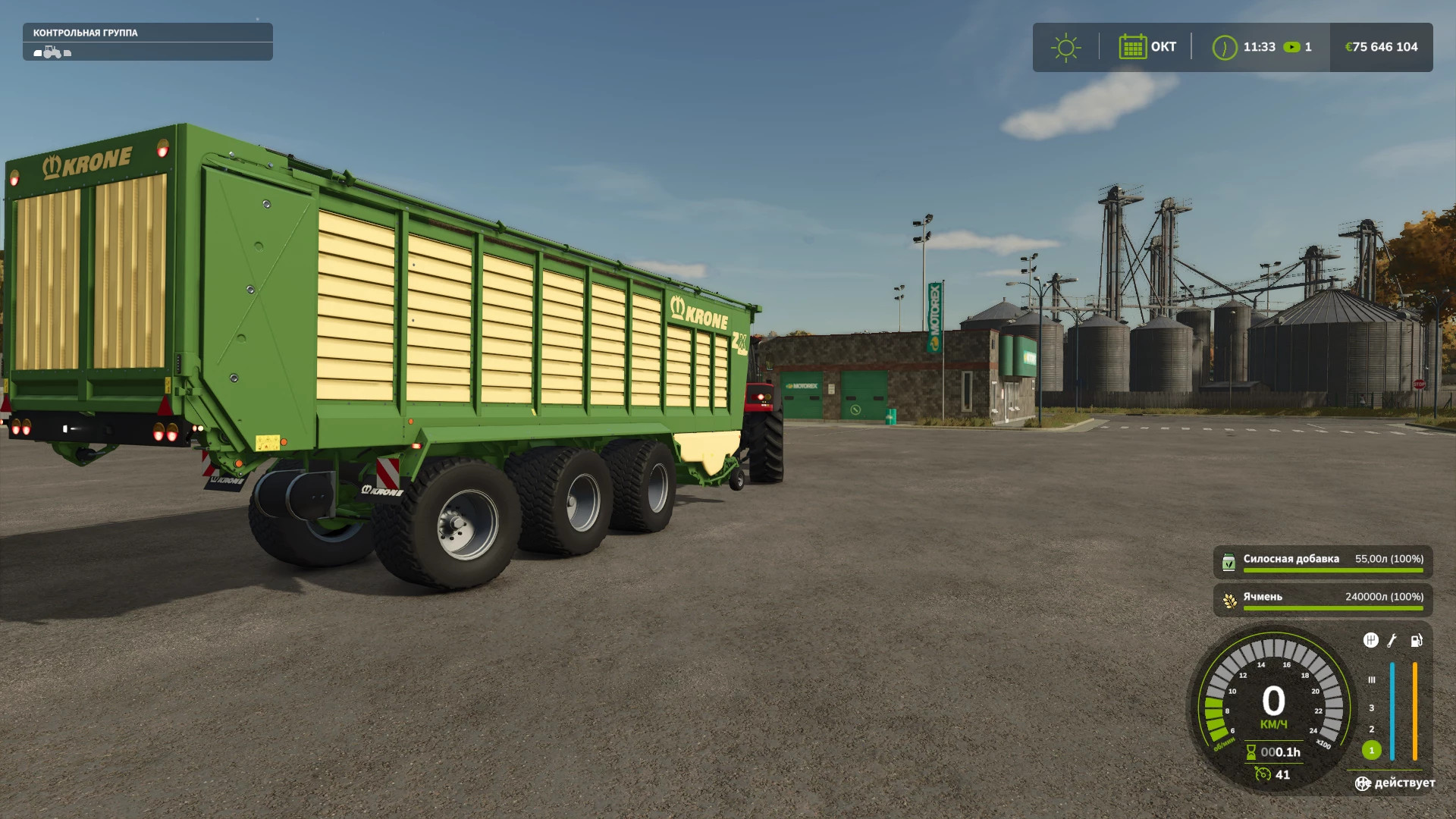Click the wrench damage icon
The height and width of the screenshot is (819, 1456).
pos(1392,641)
